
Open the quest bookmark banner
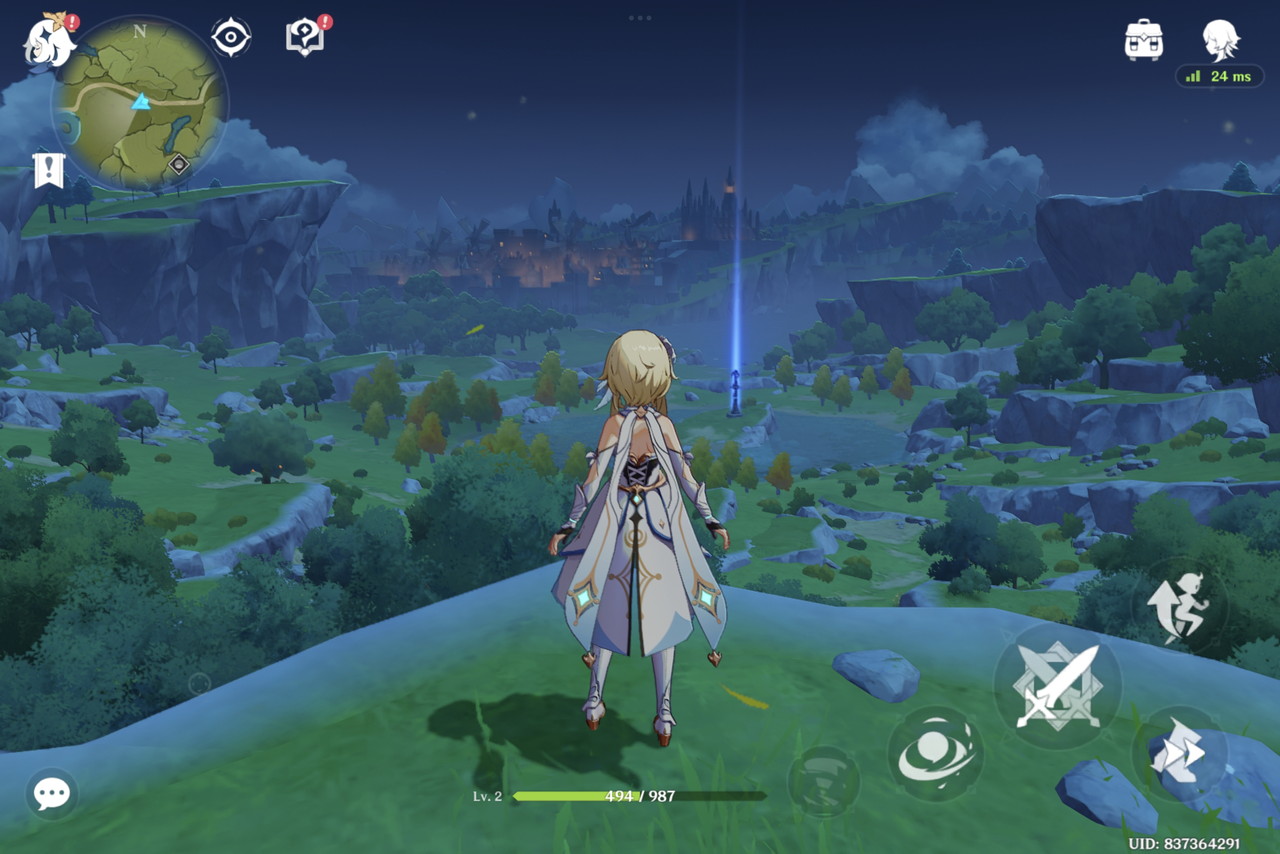[48, 170]
